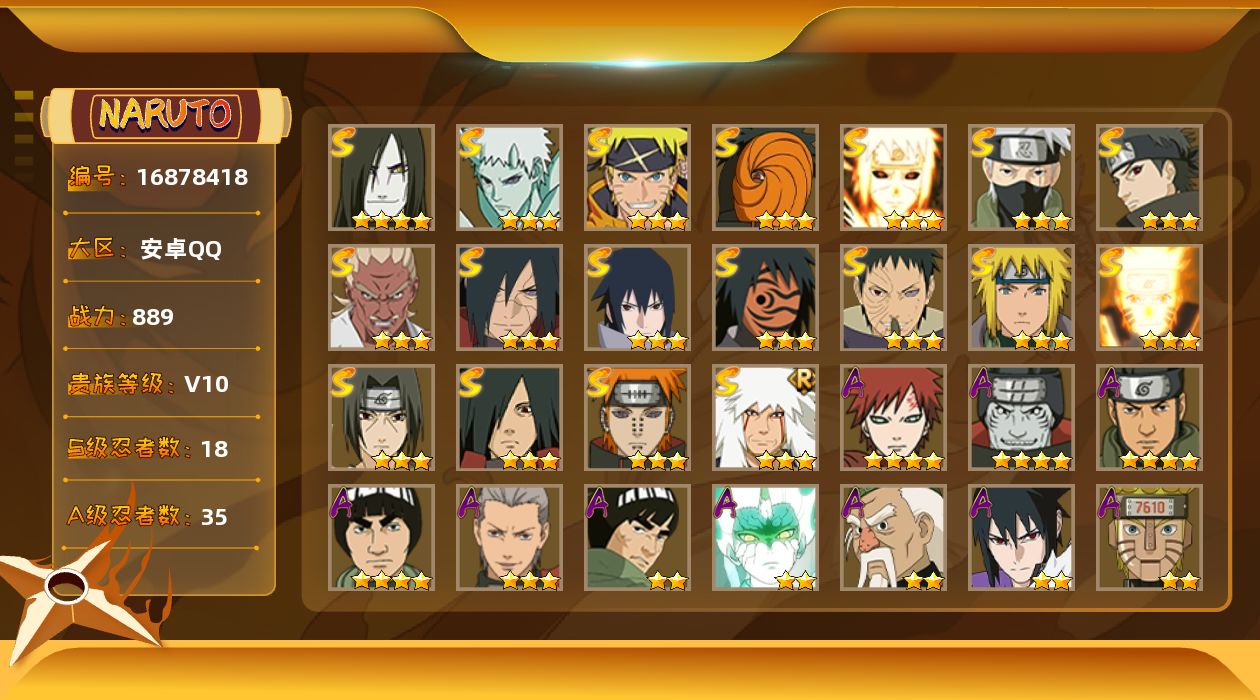
Task: Open the Pain ninja tile
Action: (x=637, y=417)
